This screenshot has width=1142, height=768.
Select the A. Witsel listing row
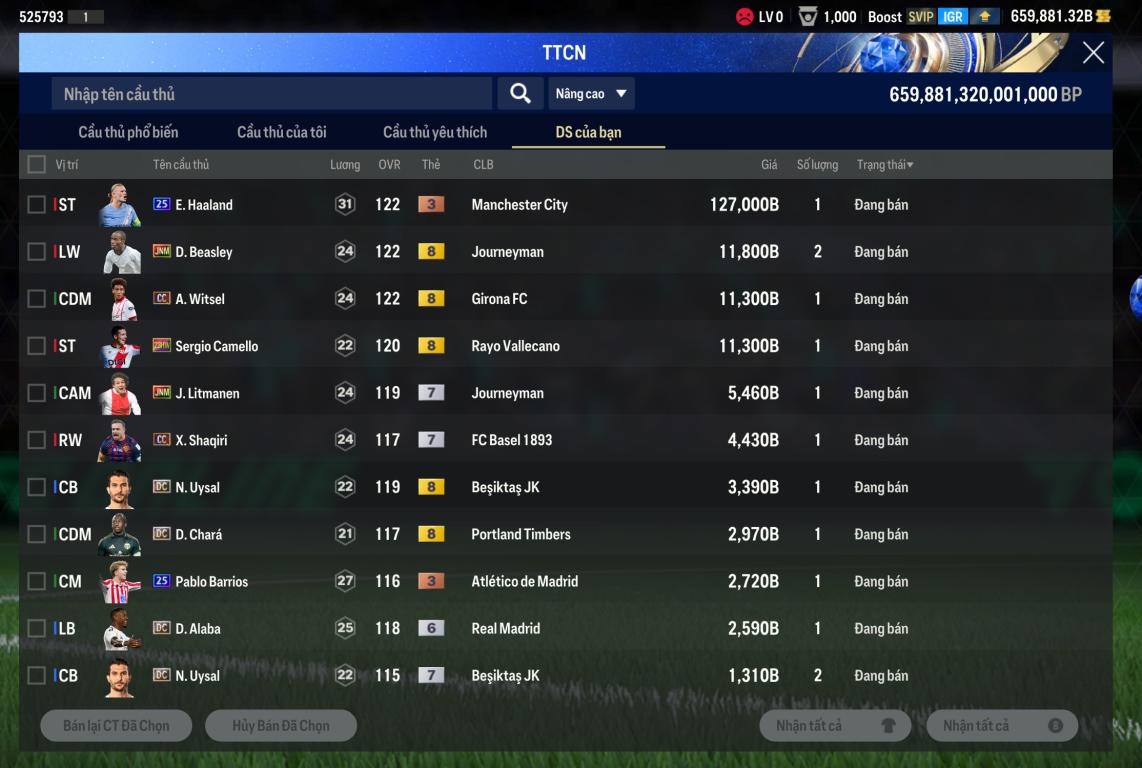(200, 299)
